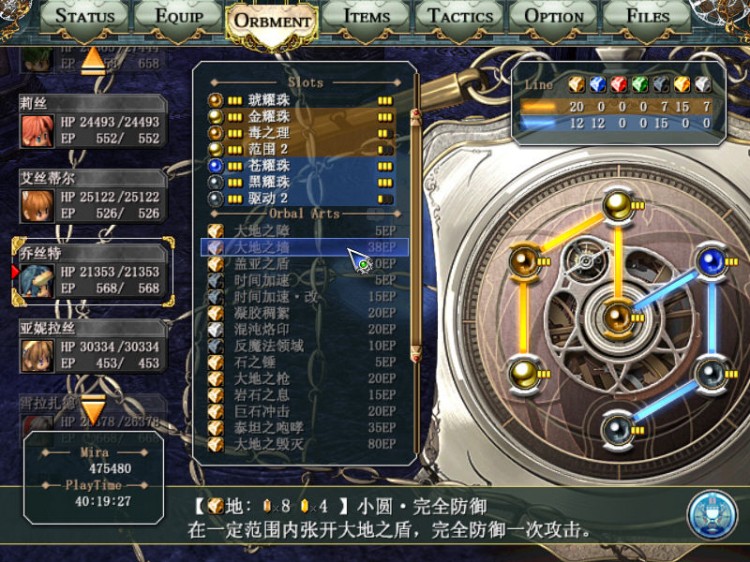Go to the Tactics tab
The image size is (750, 562).
pyautogui.click(x=461, y=16)
